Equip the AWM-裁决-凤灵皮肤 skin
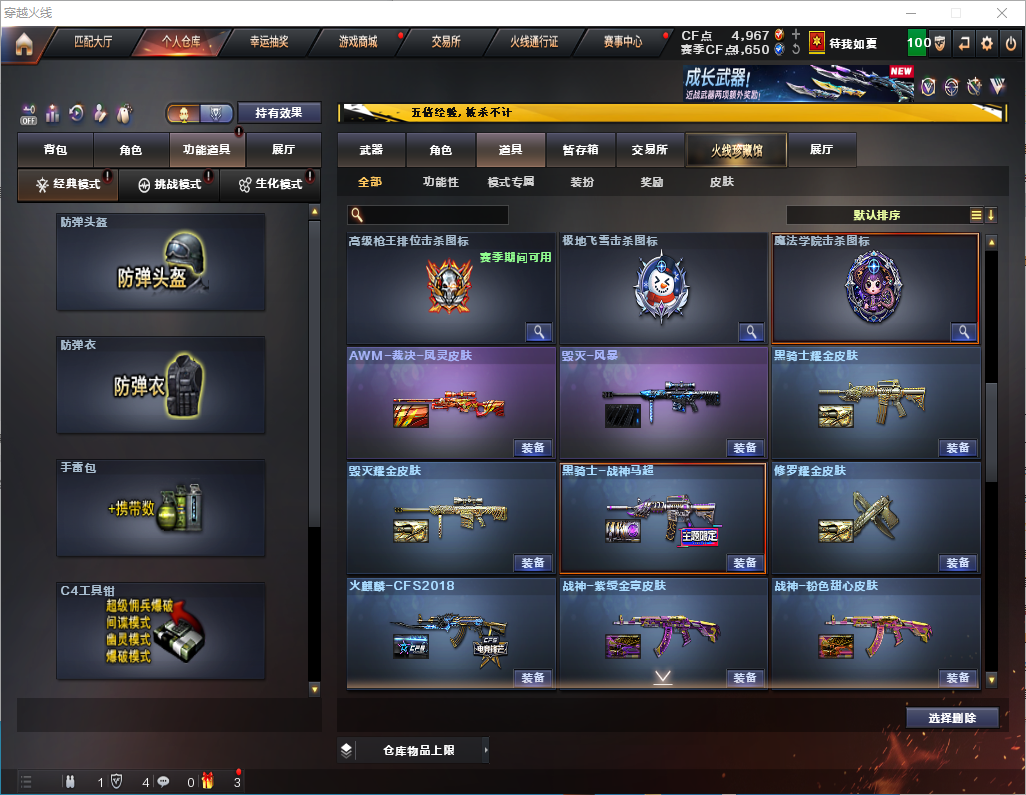The image size is (1026, 795). click(533, 447)
